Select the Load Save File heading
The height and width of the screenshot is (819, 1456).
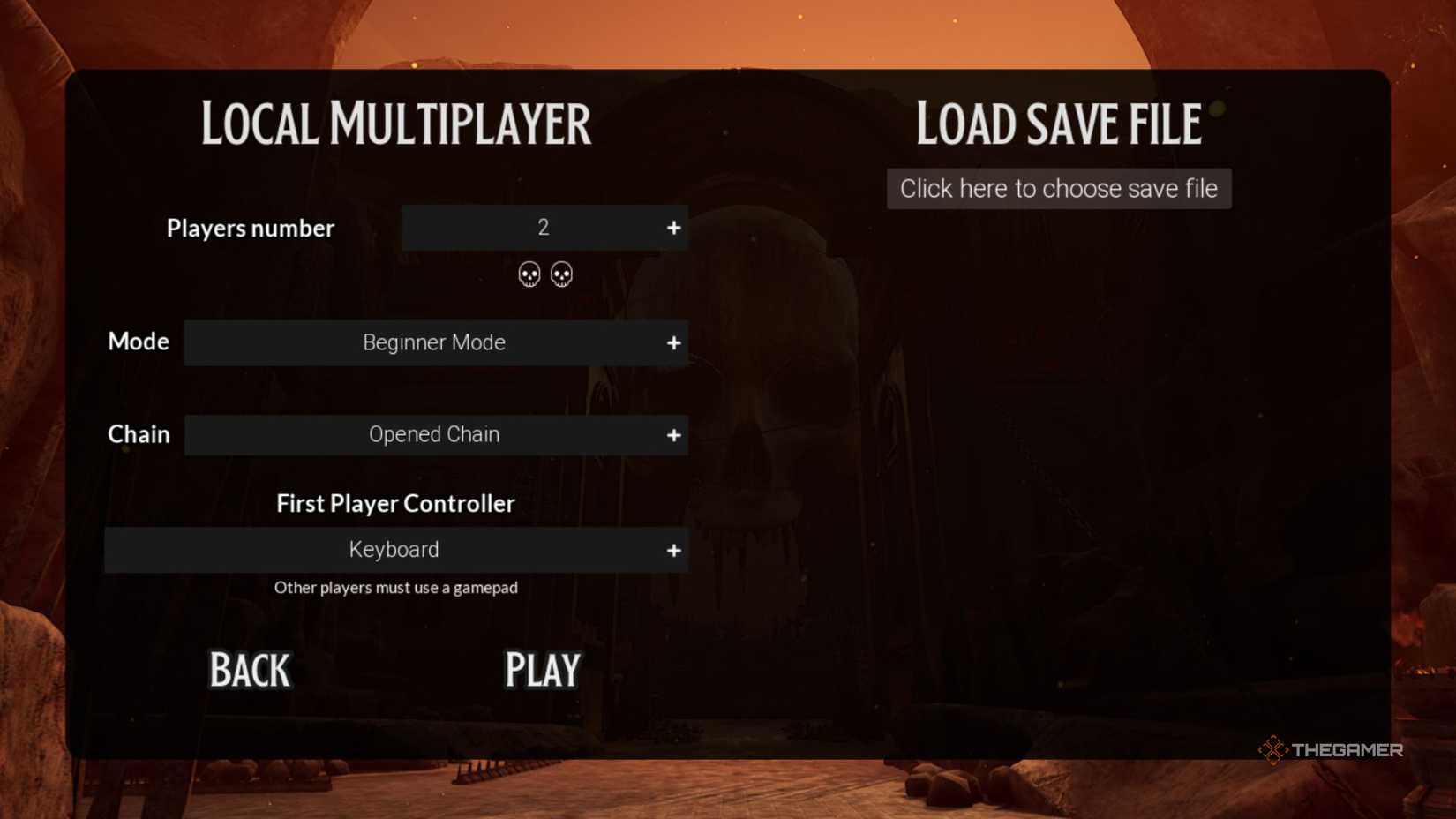tap(1058, 124)
